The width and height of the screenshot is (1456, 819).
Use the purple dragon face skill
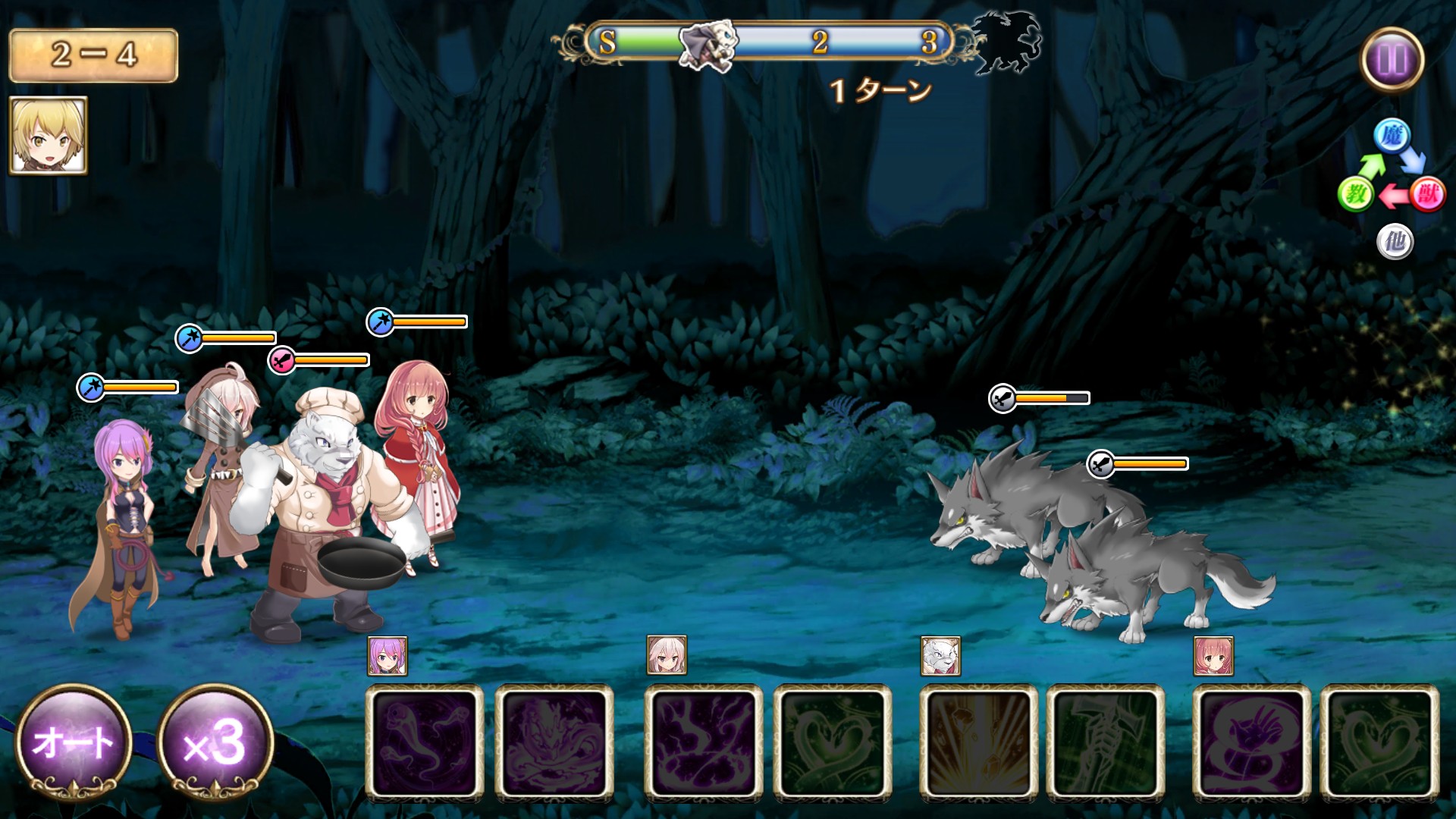coord(554,742)
